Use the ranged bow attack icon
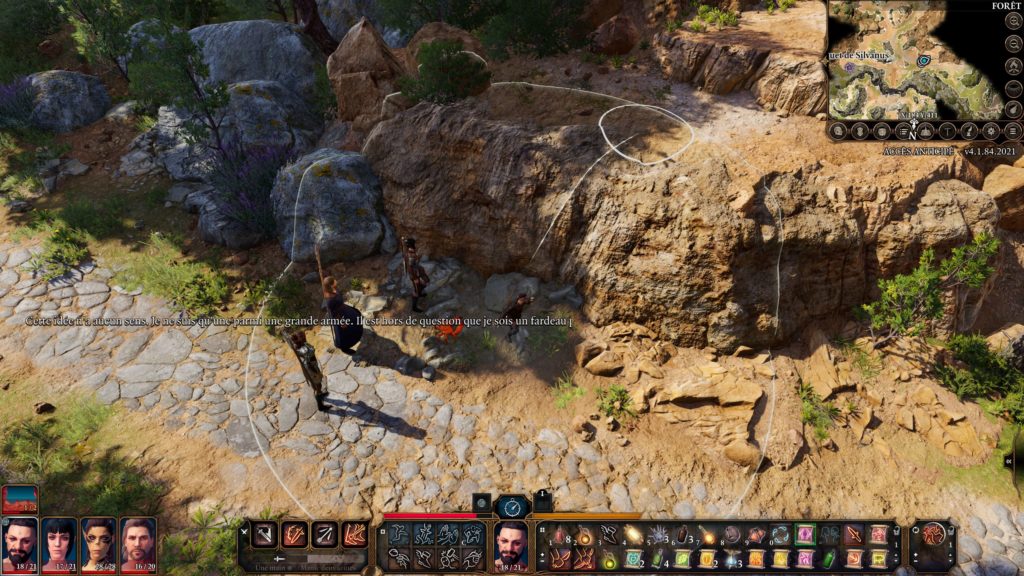The height and width of the screenshot is (576, 1024). tap(325, 535)
